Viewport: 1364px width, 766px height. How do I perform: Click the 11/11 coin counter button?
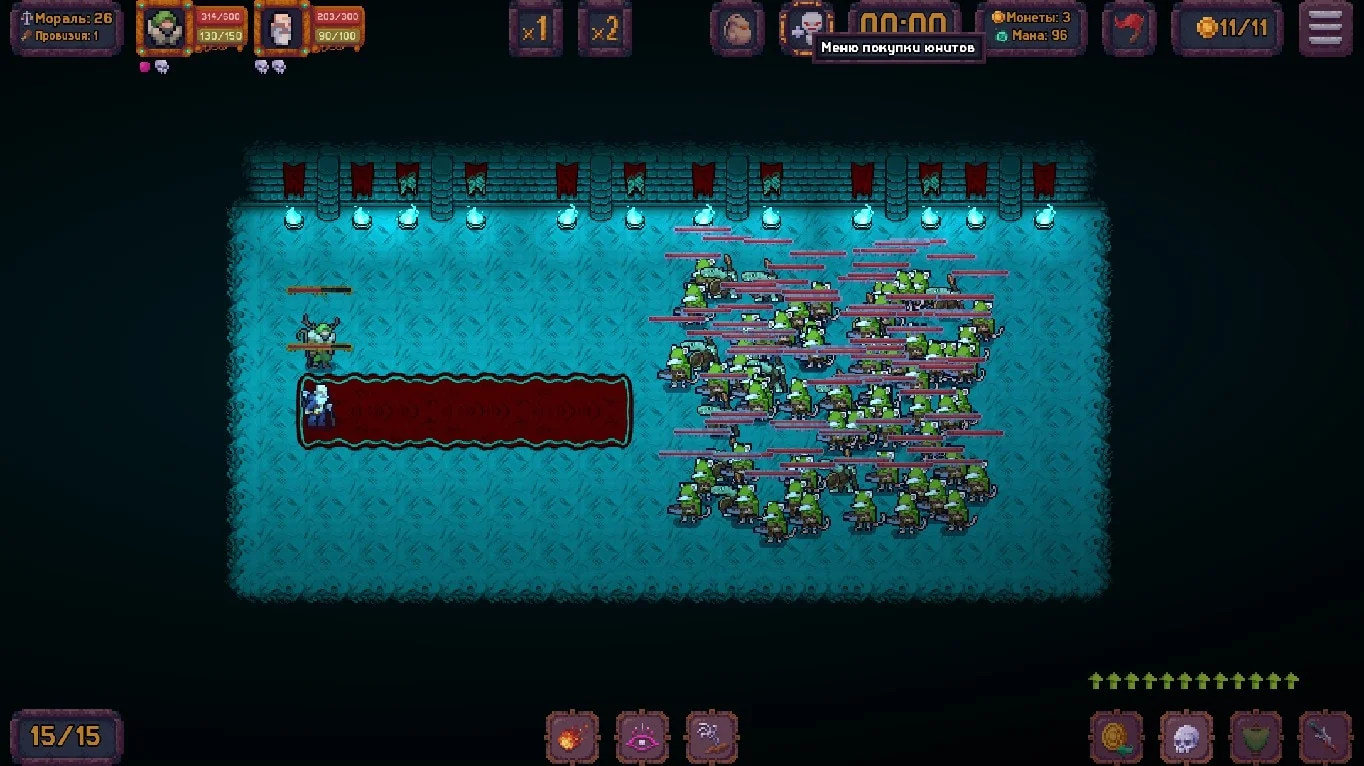[1226, 29]
